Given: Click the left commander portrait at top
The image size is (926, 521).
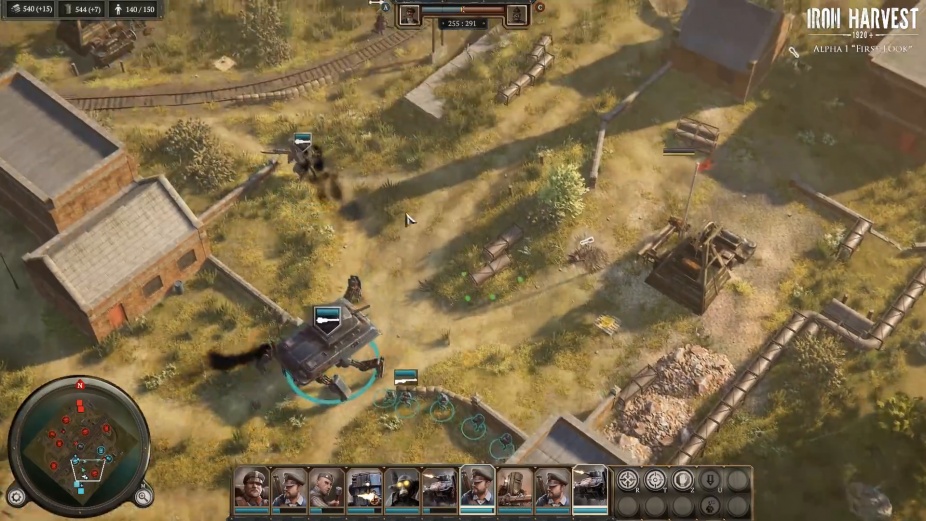Looking at the screenshot, I should point(410,15).
